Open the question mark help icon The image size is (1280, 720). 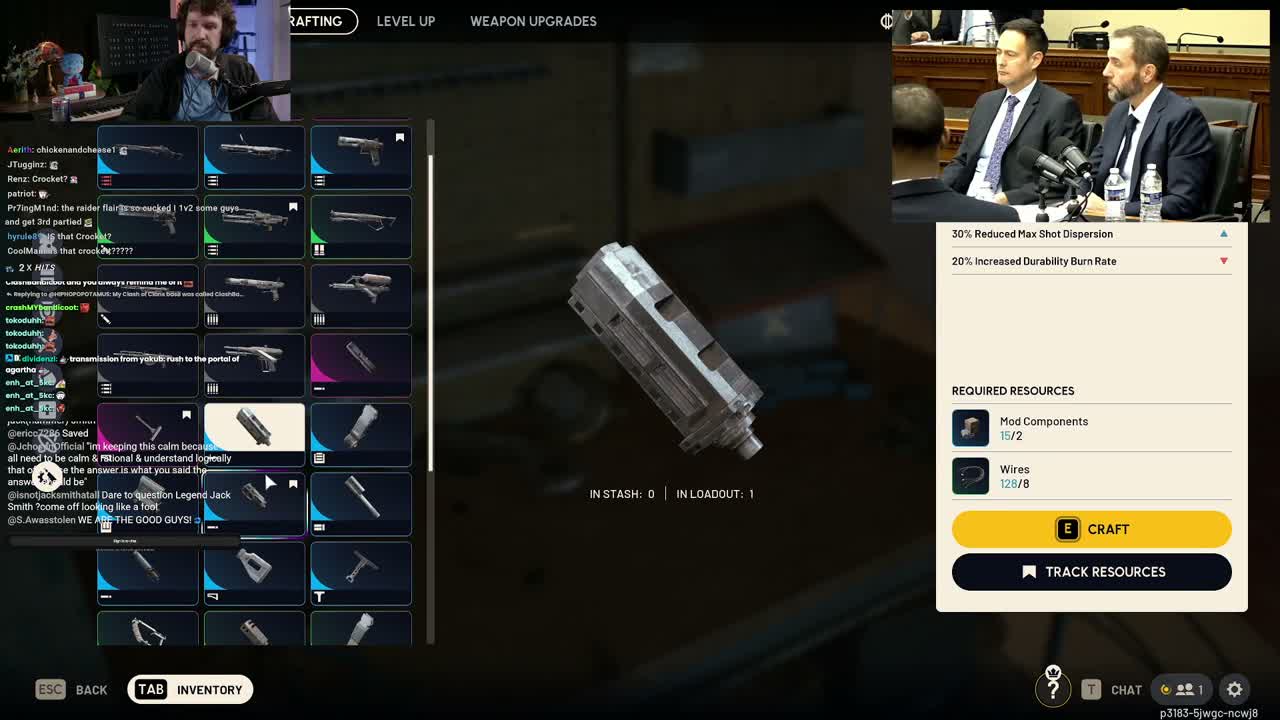[1053, 688]
